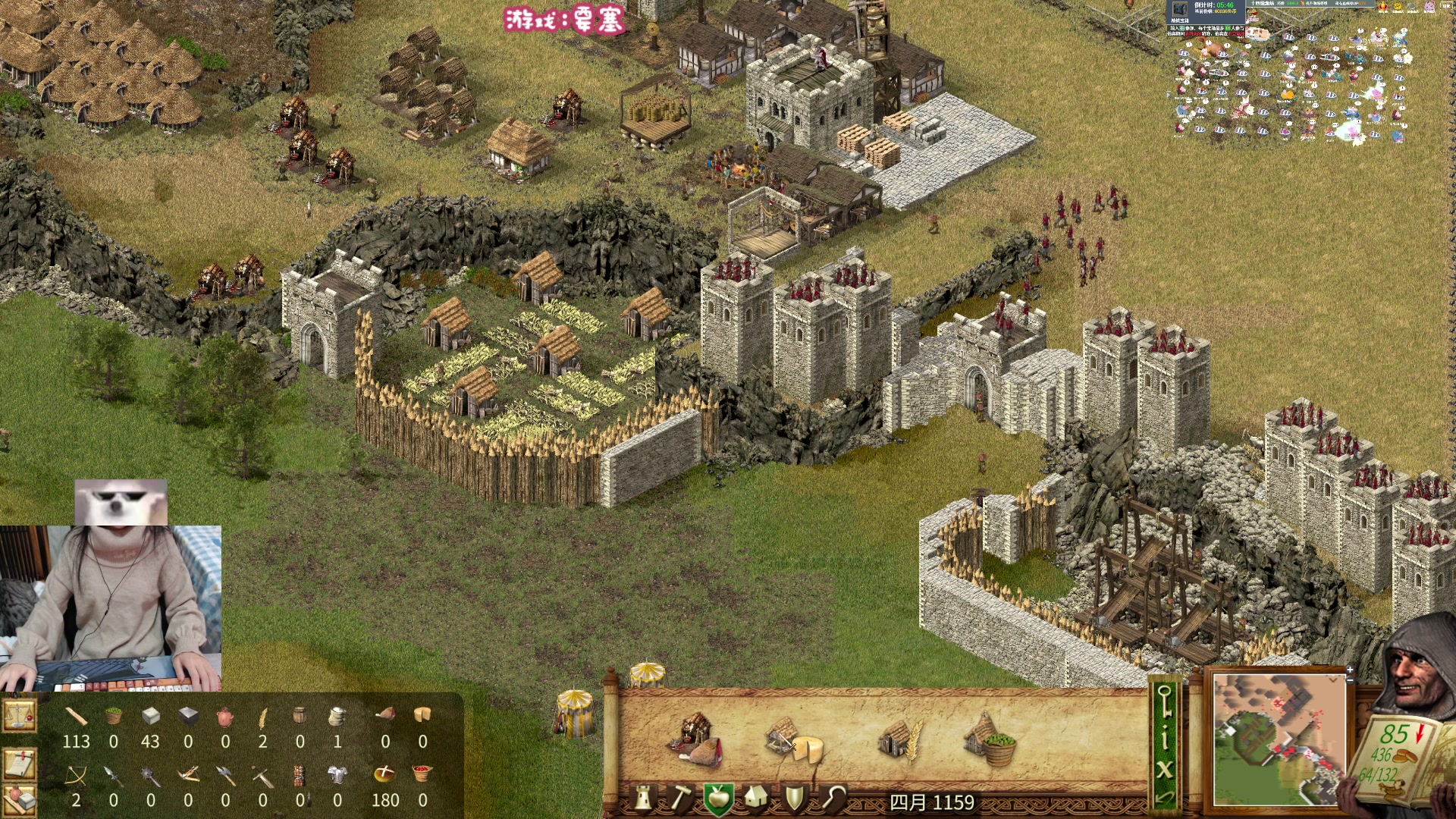Activate the X delete building tool
1456x819 pixels.
tap(1165, 770)
